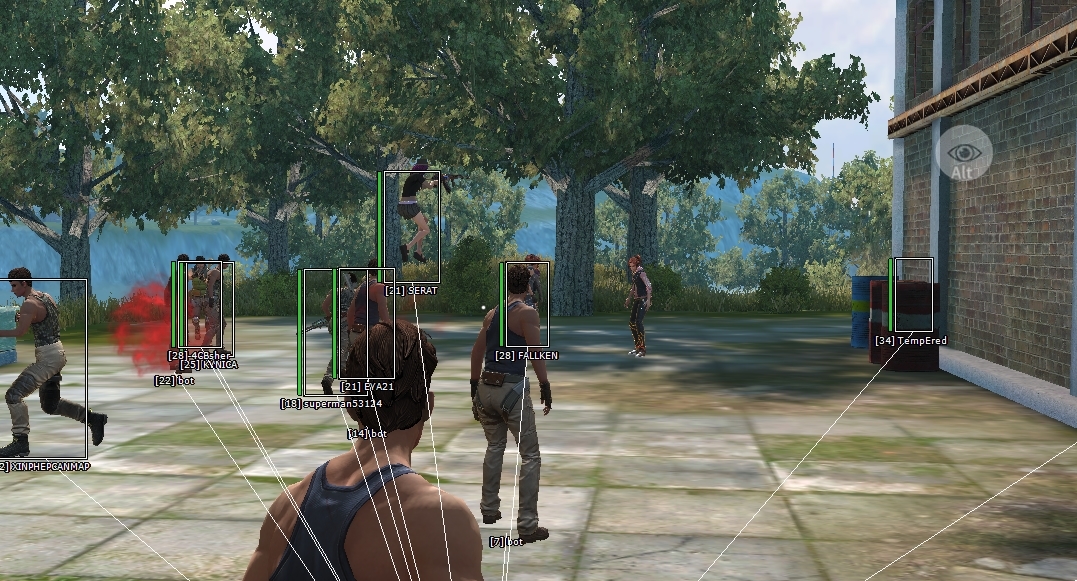Toggle the eye free-look icon

pyautogui.click(x=964, y=153)
